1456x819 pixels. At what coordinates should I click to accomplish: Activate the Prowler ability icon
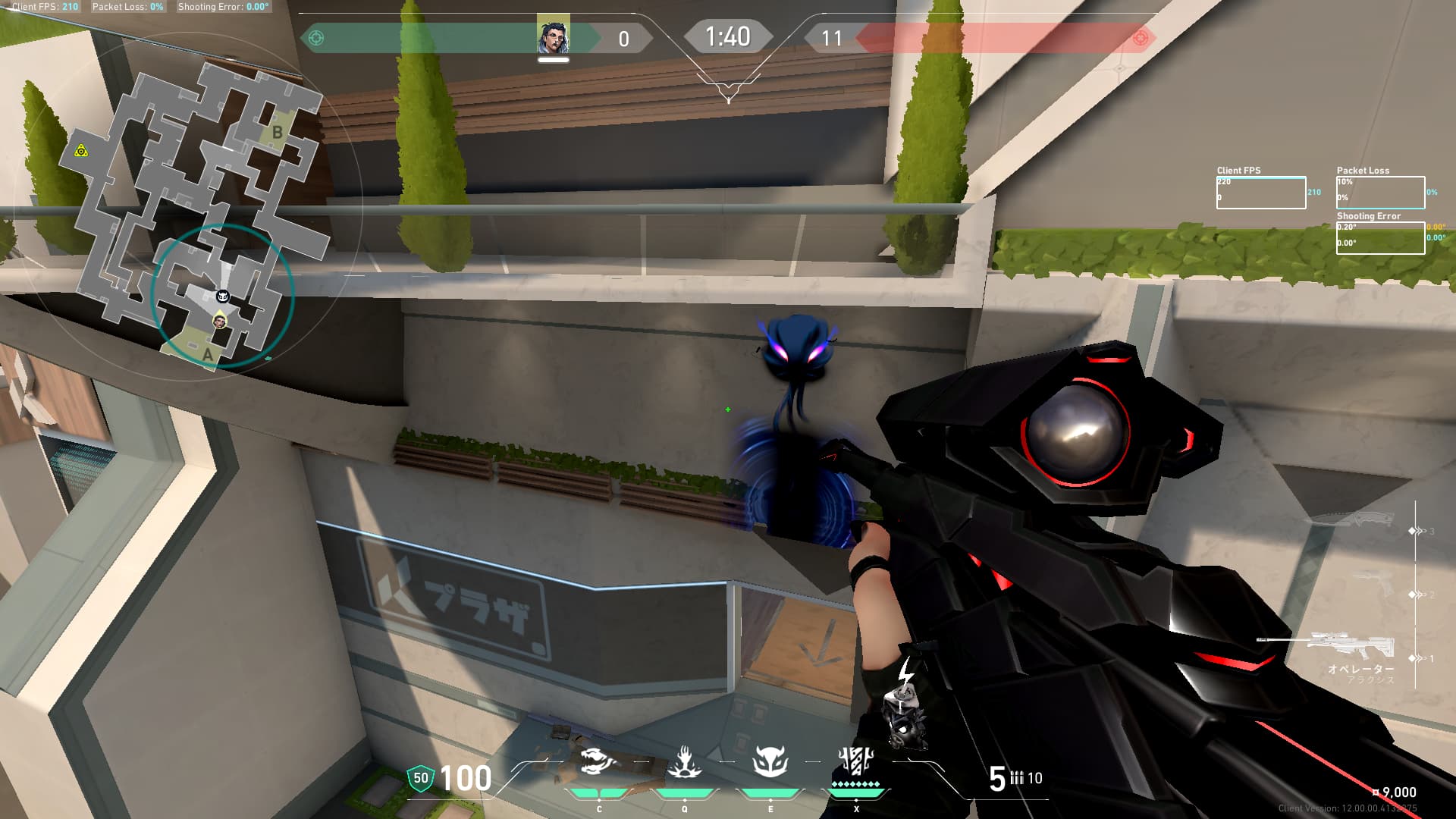click(x=598, y=762)
